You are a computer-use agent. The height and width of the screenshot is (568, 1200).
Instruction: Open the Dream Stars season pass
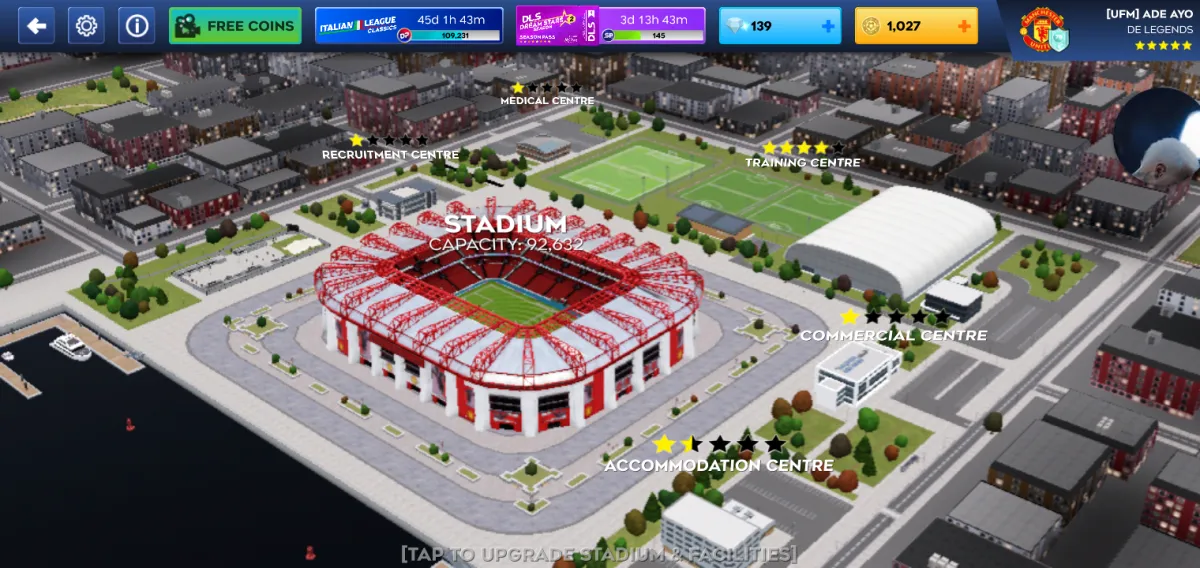610,26
